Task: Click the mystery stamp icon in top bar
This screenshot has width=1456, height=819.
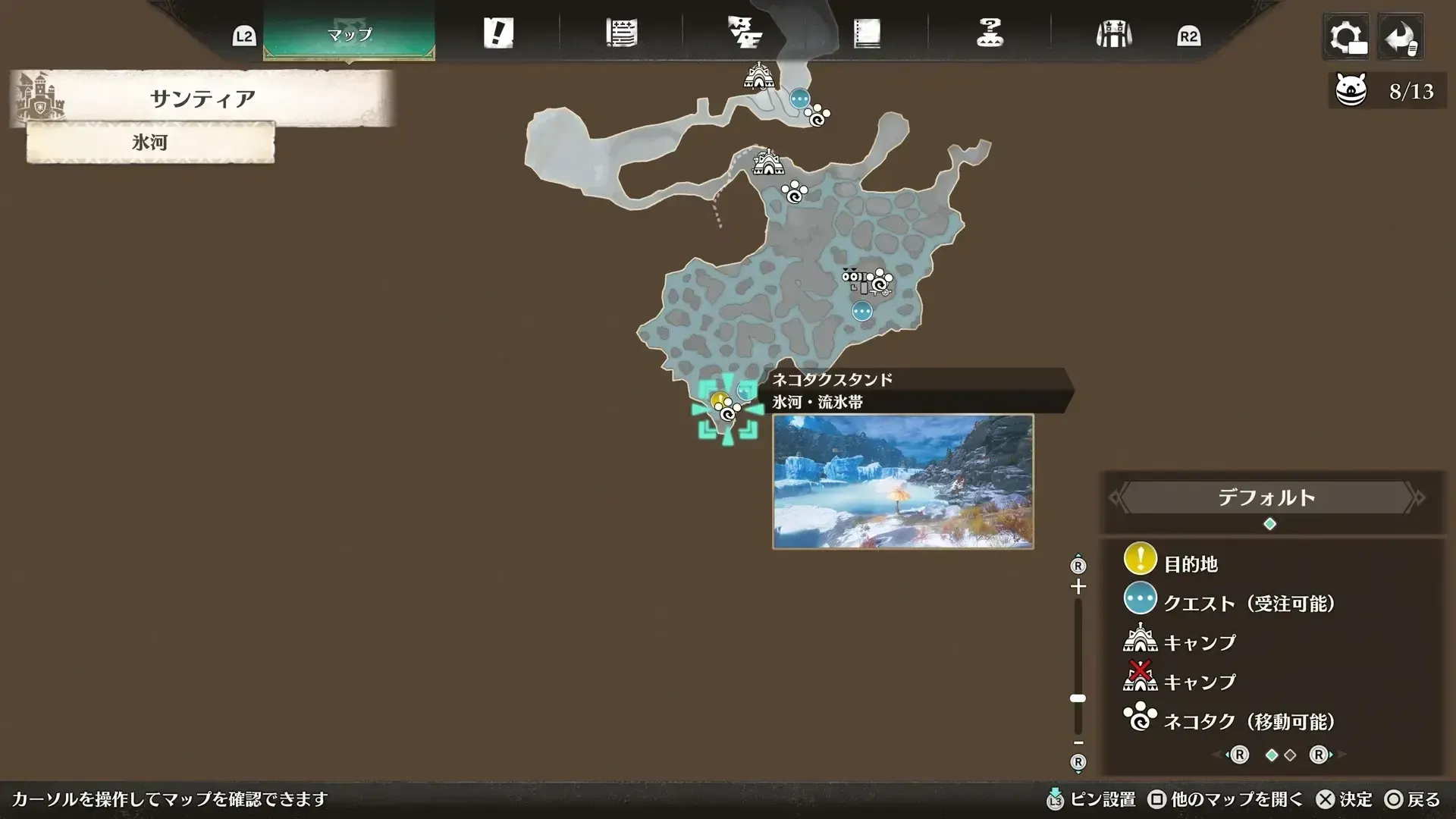Action: [990, 33]
